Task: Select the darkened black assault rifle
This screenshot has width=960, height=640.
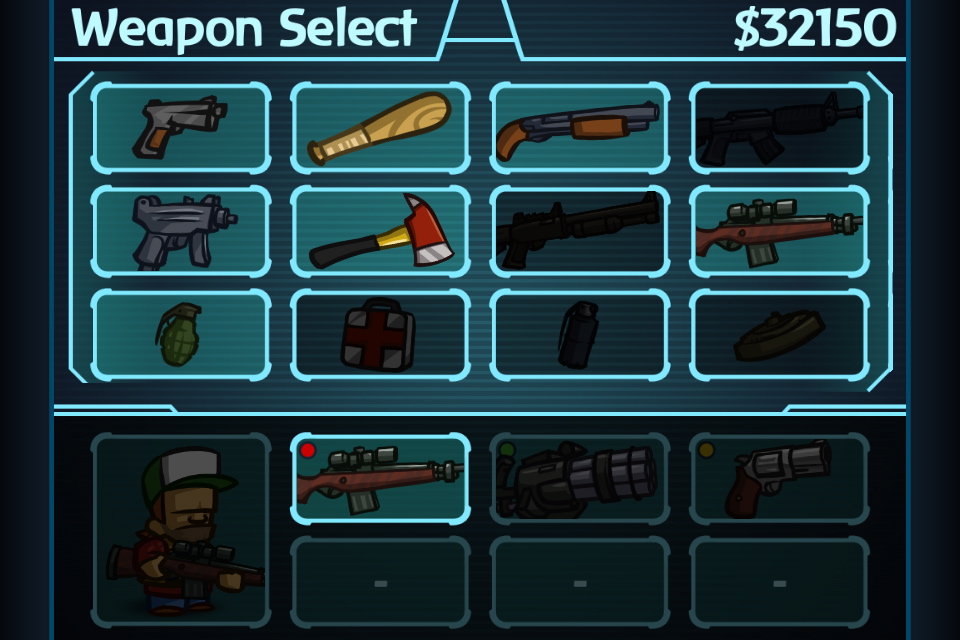Action: tap(779, 128)
